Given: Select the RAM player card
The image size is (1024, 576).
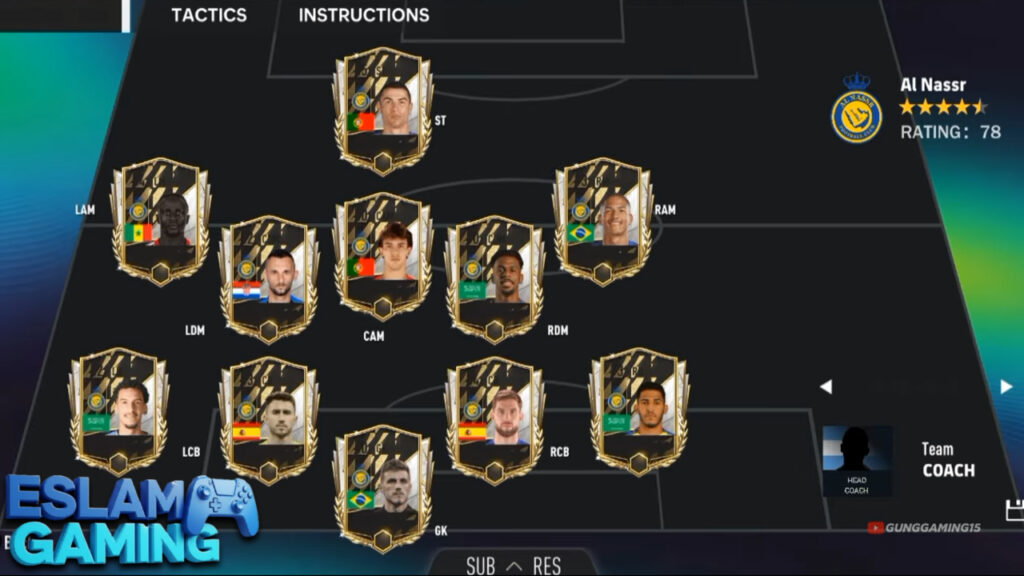Looking at the screenshot, I should coord(603,222).
